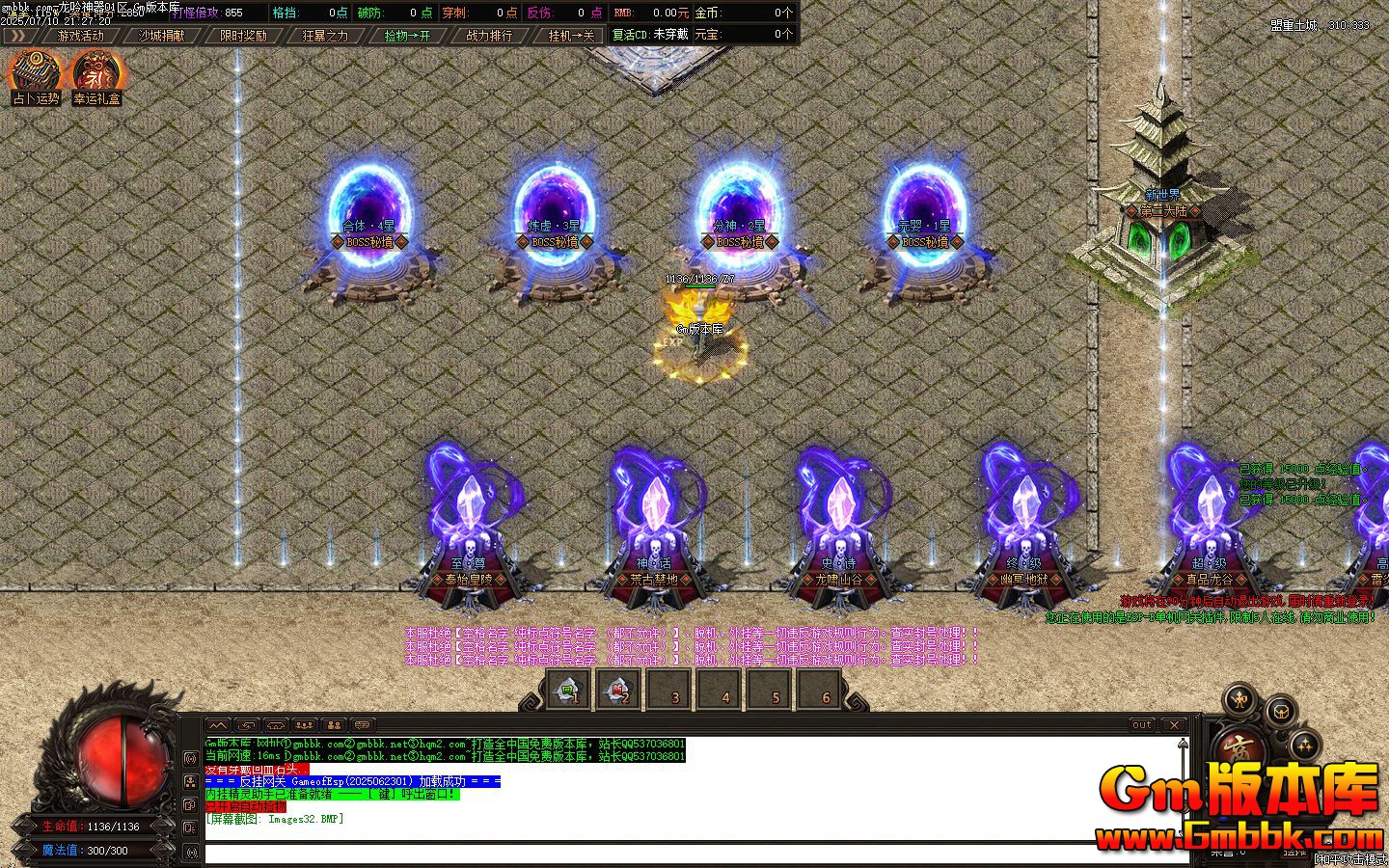1389x868 pixels.
Task: Click the sparkle effects circular icon bottom right
Action: 1306,746
